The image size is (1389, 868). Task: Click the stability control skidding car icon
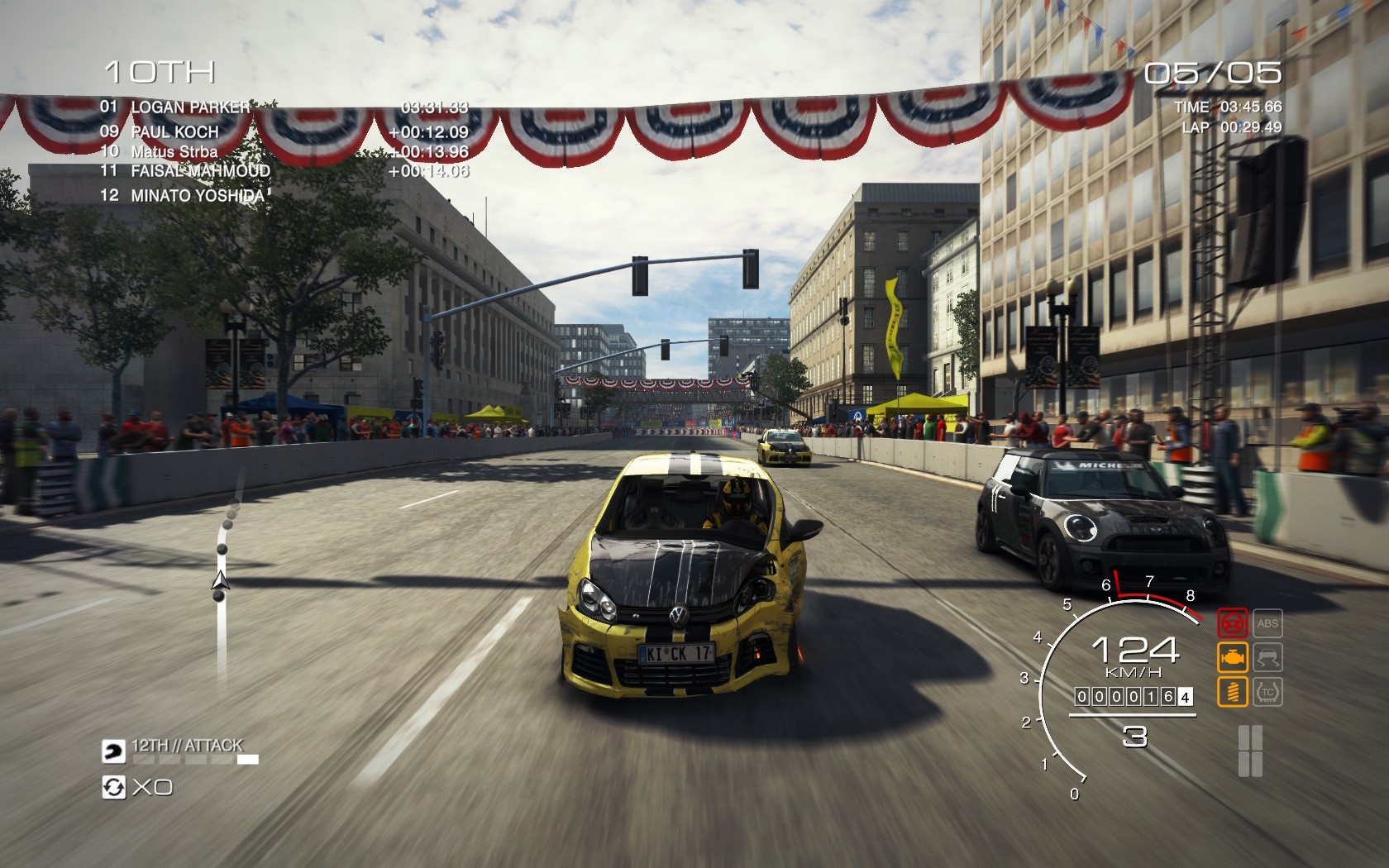point(1267,657)
